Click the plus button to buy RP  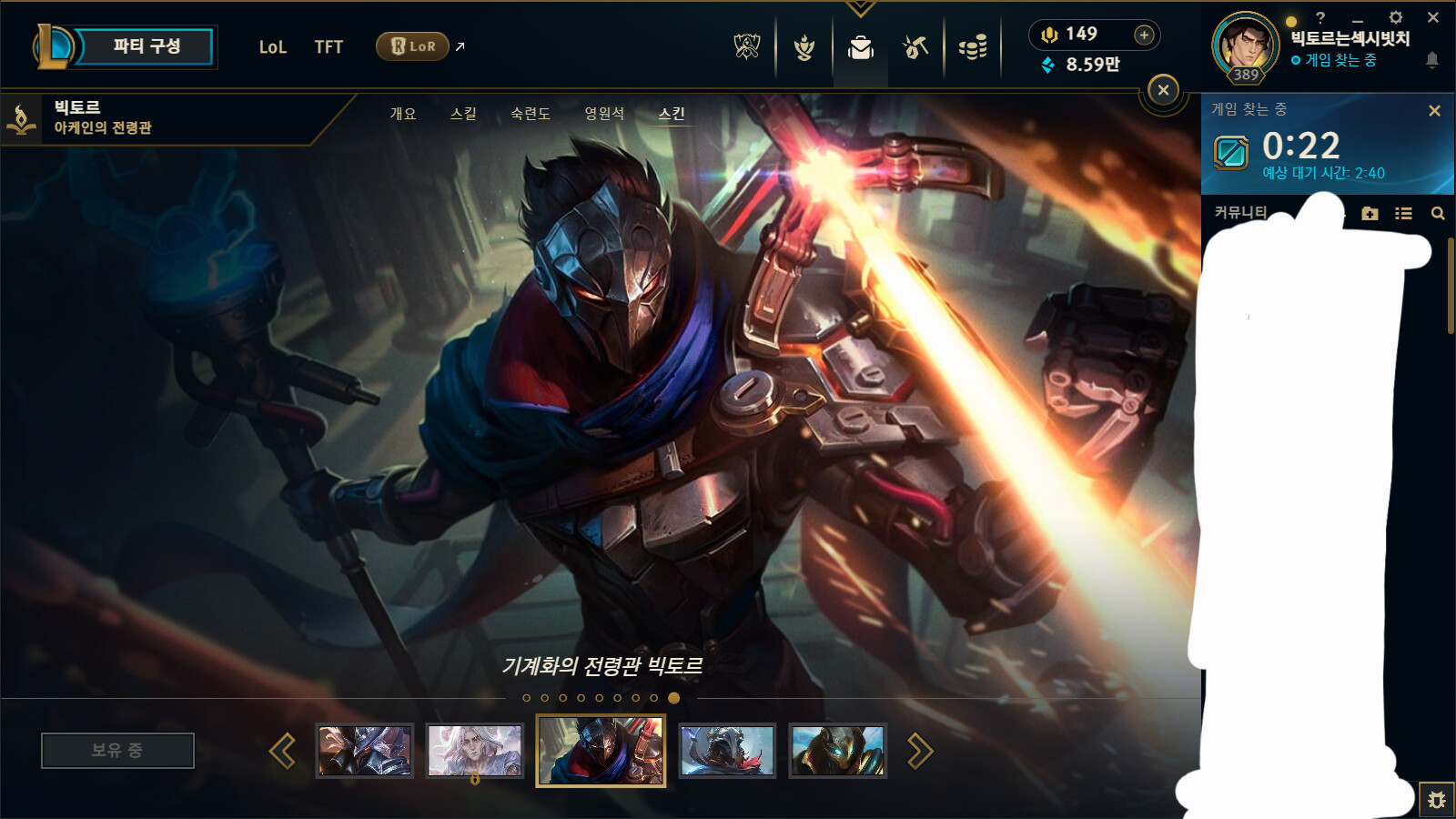pyautogui.click(x=1144, y=35)
